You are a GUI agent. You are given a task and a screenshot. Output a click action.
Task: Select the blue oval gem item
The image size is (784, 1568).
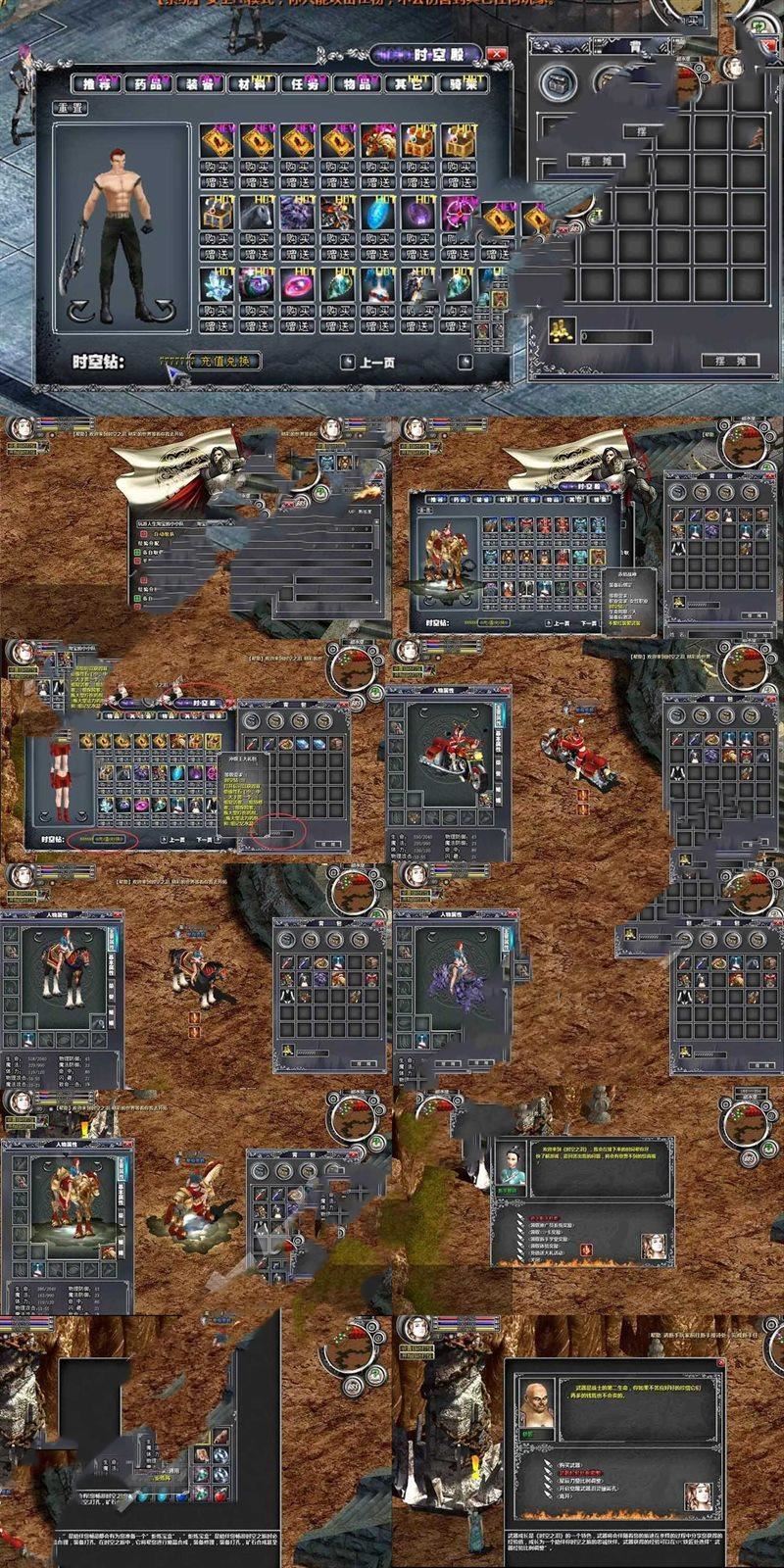pyautogui.click(x=376, y=212)
